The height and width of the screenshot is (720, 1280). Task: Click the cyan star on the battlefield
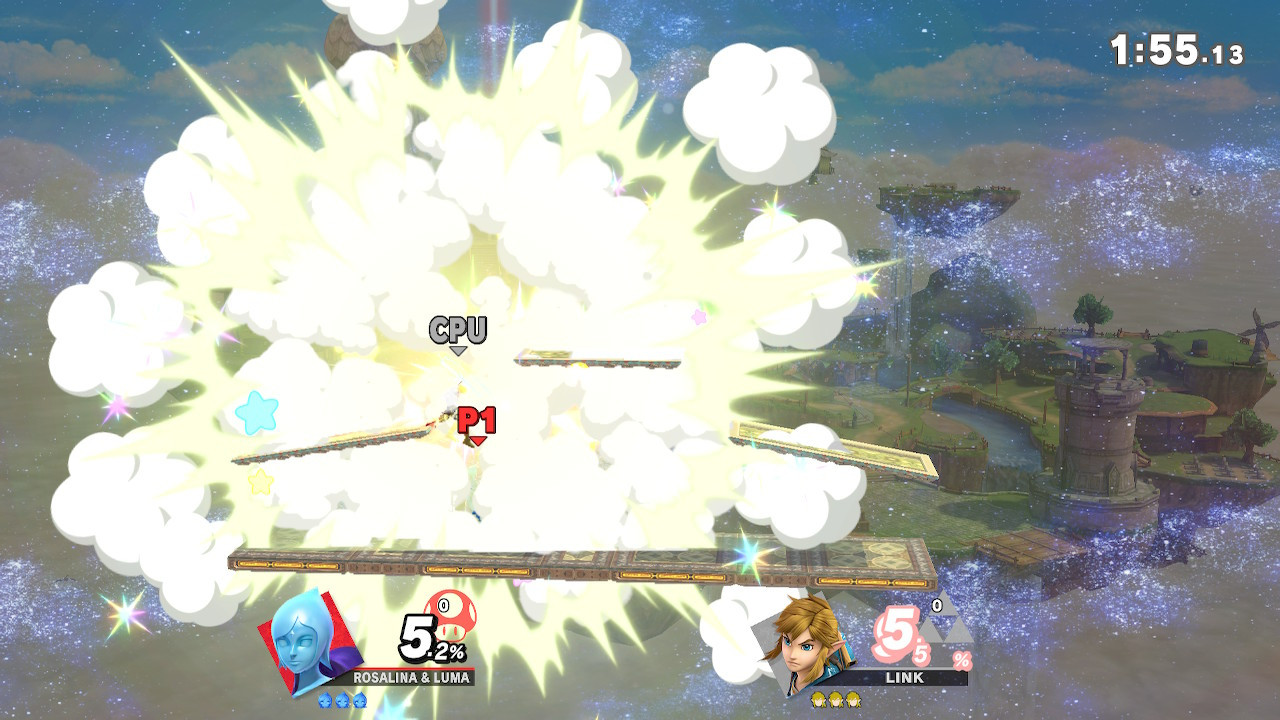pyautogui.click(x=258, y=410)
